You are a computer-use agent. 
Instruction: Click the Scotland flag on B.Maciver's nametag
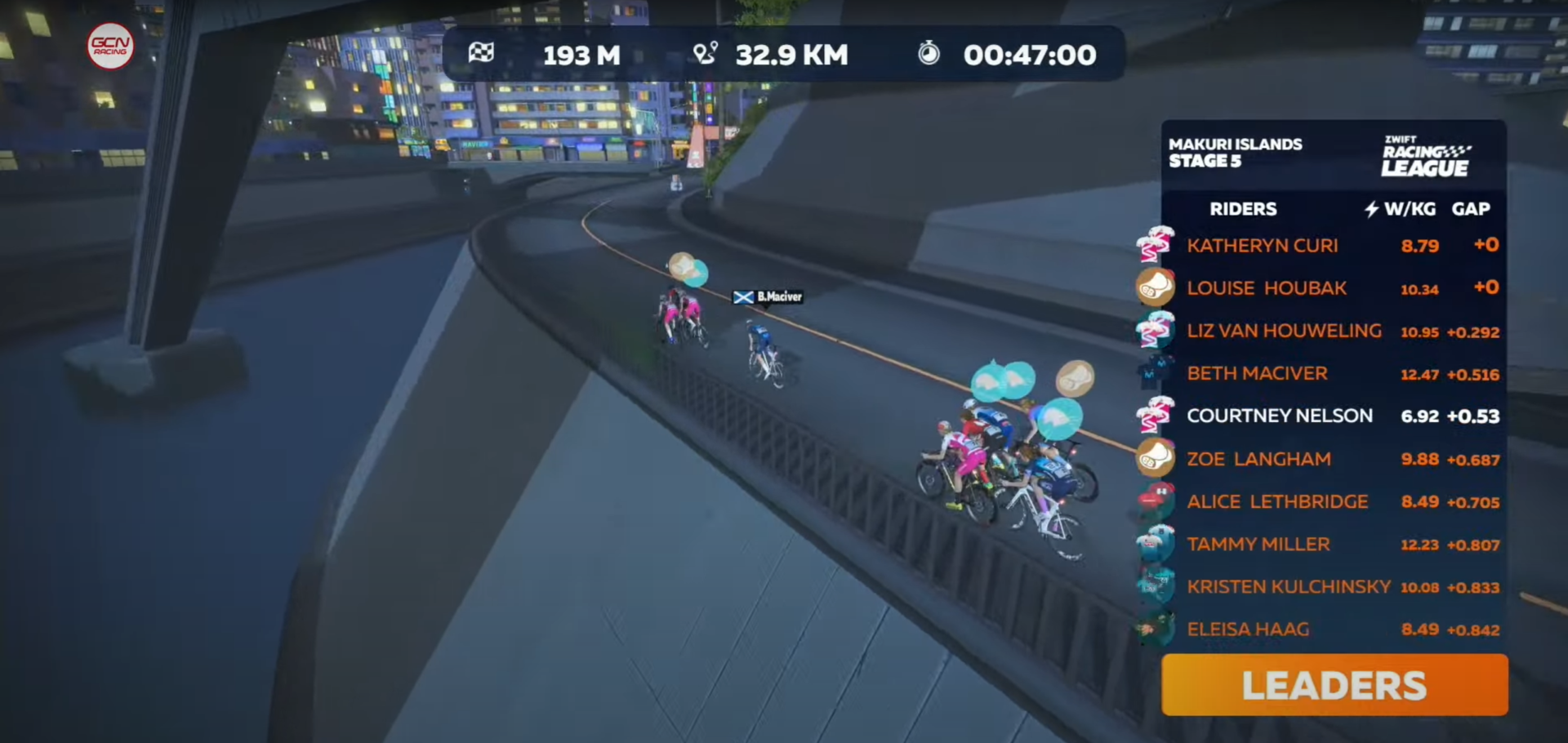click(x=744, y=296)
